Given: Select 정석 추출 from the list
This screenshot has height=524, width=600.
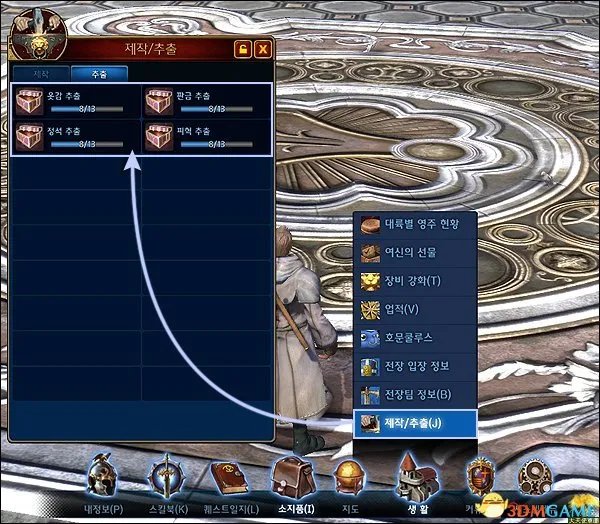Looking at the screenshot, I should tap(75, 138).
